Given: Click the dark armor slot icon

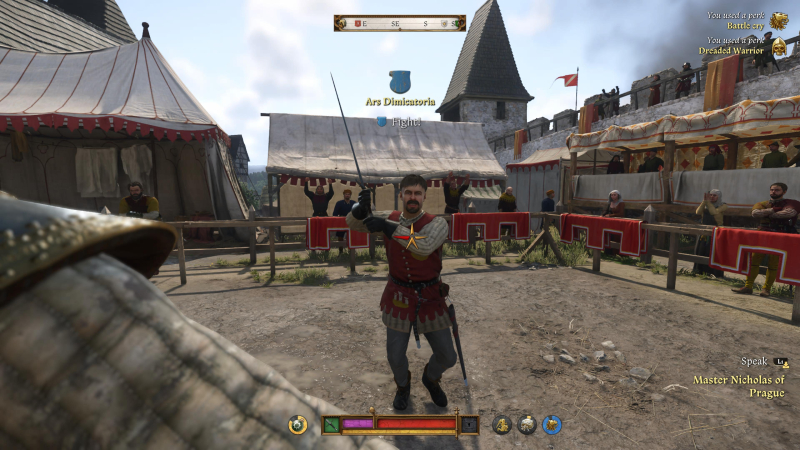Looking at the screenshot, I should (x=468, y=424).
